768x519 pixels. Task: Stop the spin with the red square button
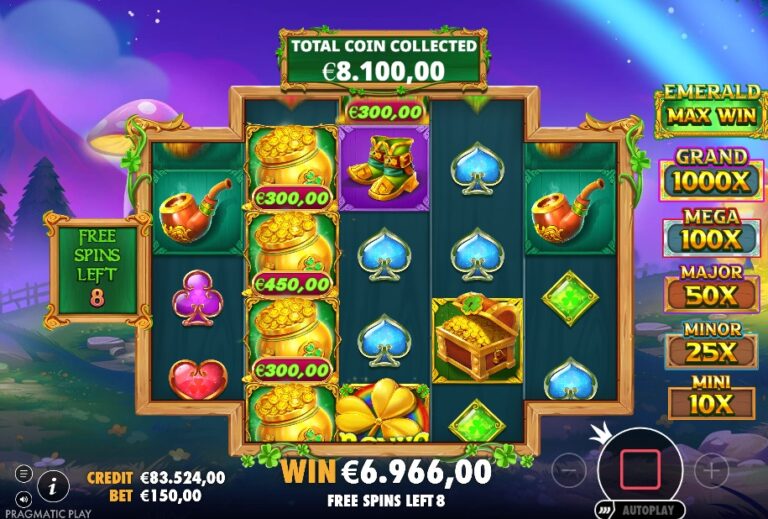click(x=640, y=468)
